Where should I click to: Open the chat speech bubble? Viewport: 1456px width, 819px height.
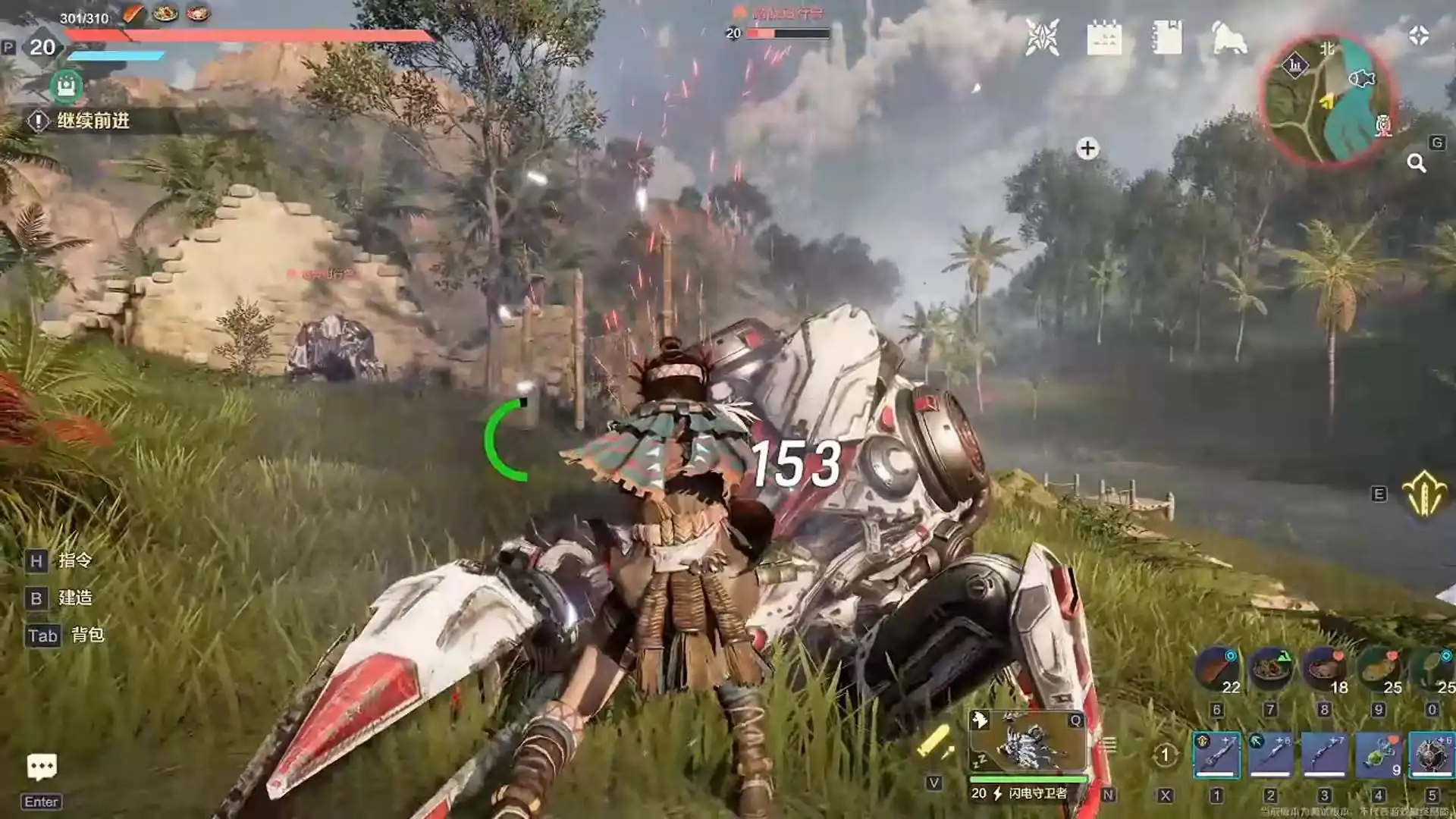(x=42, y=767)
